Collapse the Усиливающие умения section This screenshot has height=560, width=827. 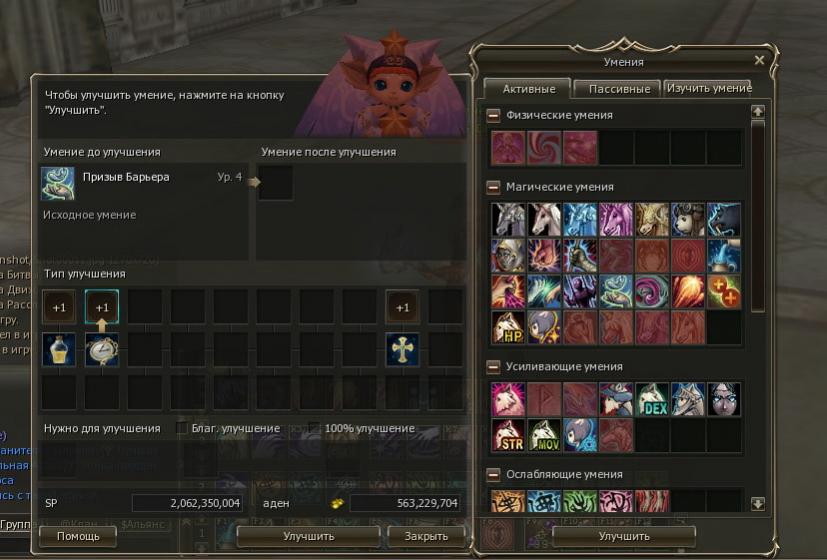tap(494, 367)
